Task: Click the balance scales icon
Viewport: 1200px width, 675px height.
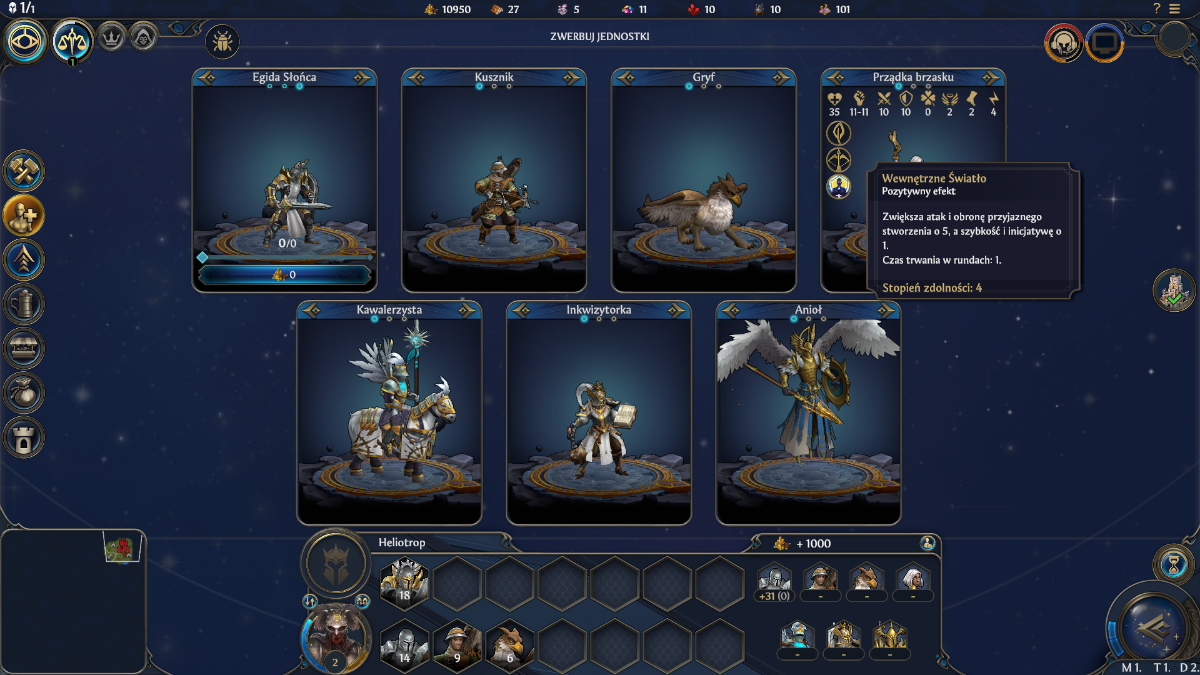Action: pyautogui.click(x=73, y=41)
